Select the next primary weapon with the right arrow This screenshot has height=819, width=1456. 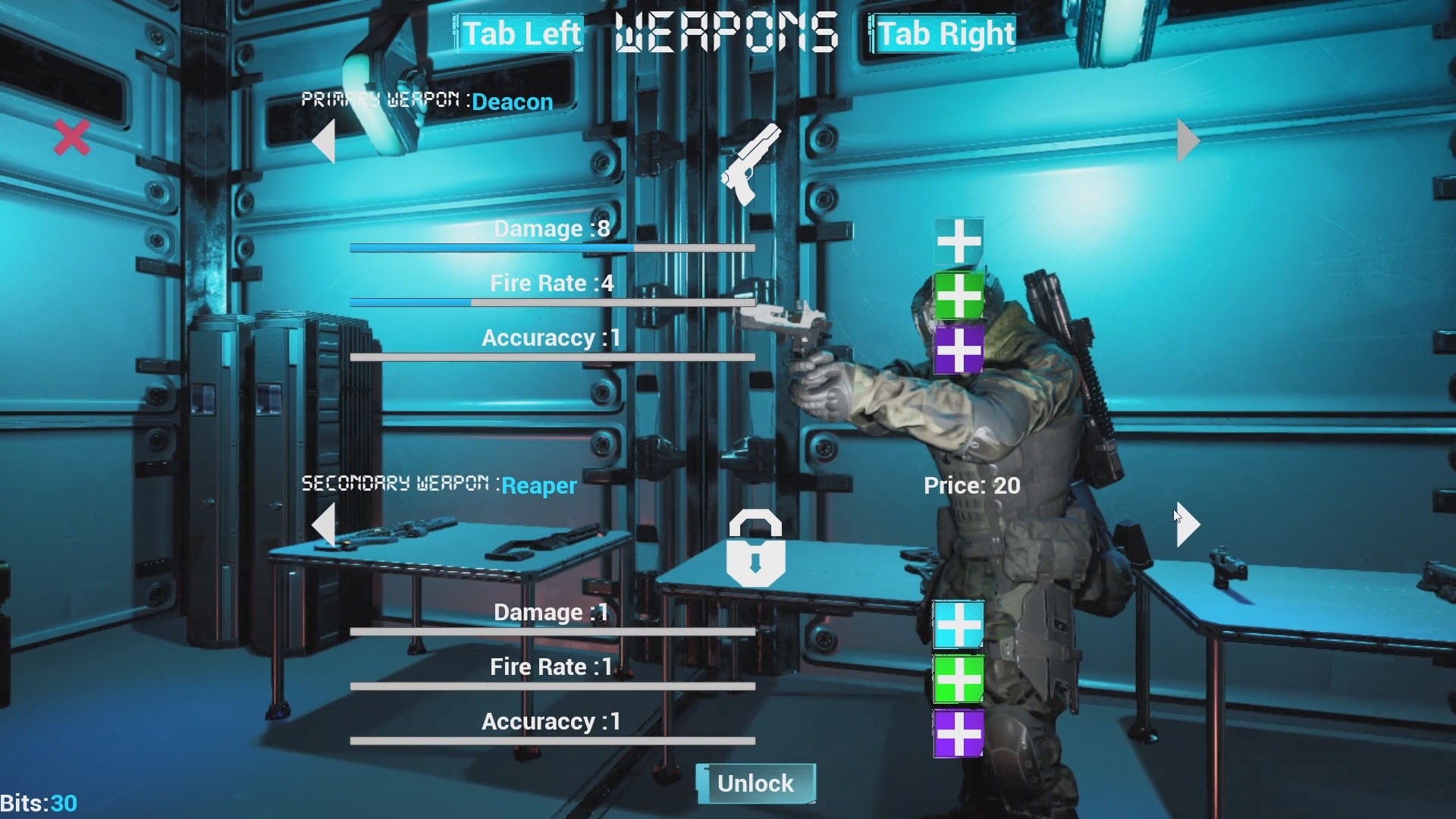(x=1188, y=140)
